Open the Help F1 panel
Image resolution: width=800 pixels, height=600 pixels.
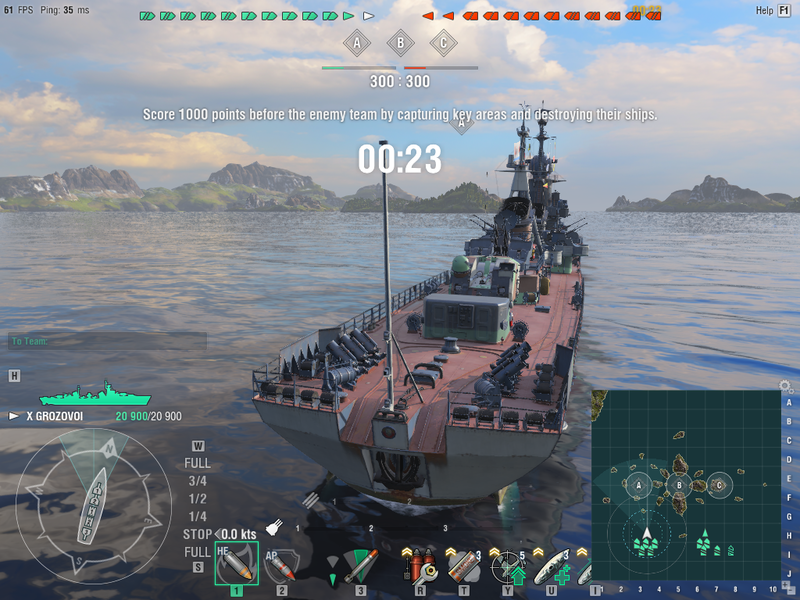click(773, 10)
